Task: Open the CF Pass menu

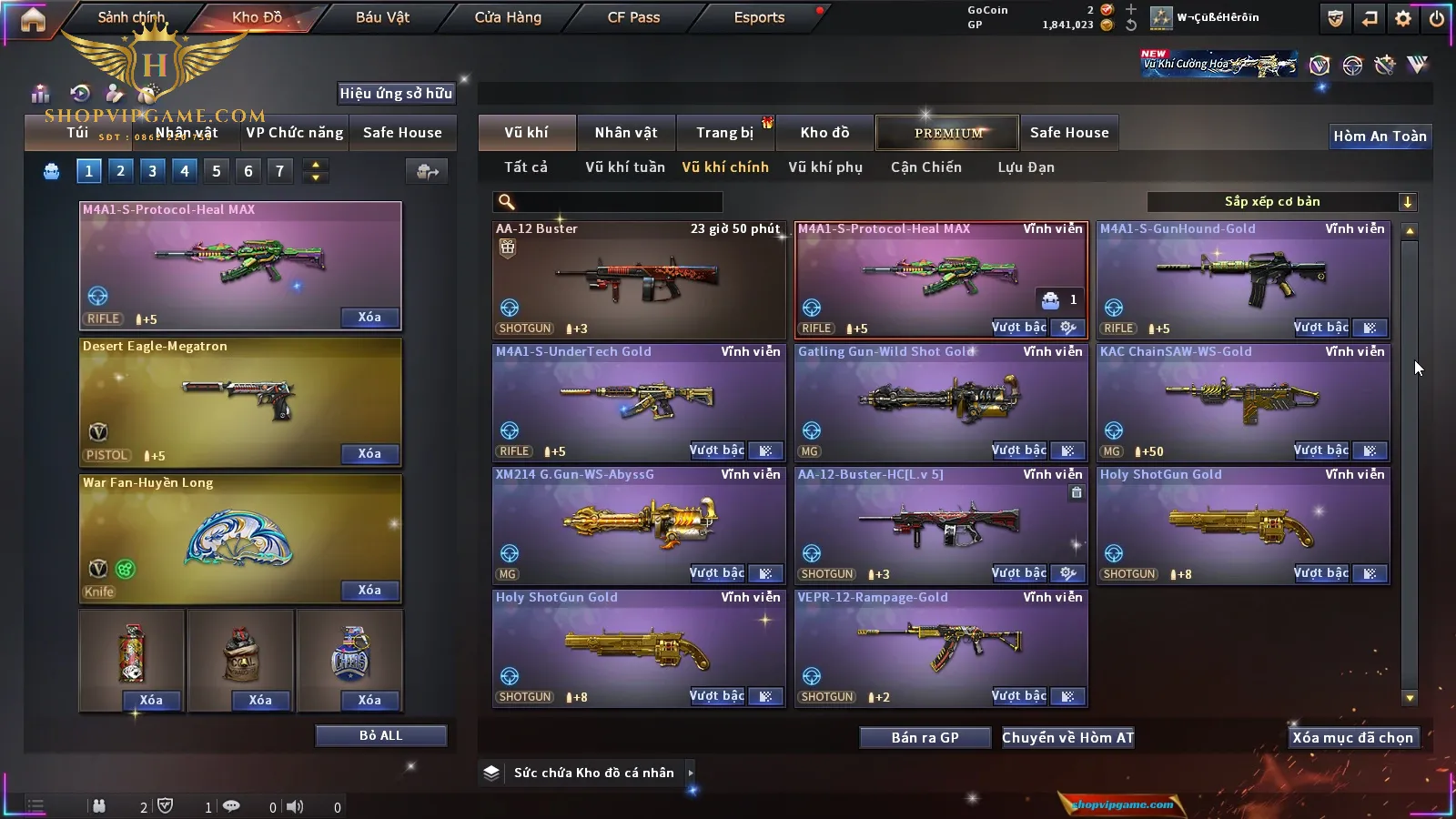Action: tap(633, 17)
